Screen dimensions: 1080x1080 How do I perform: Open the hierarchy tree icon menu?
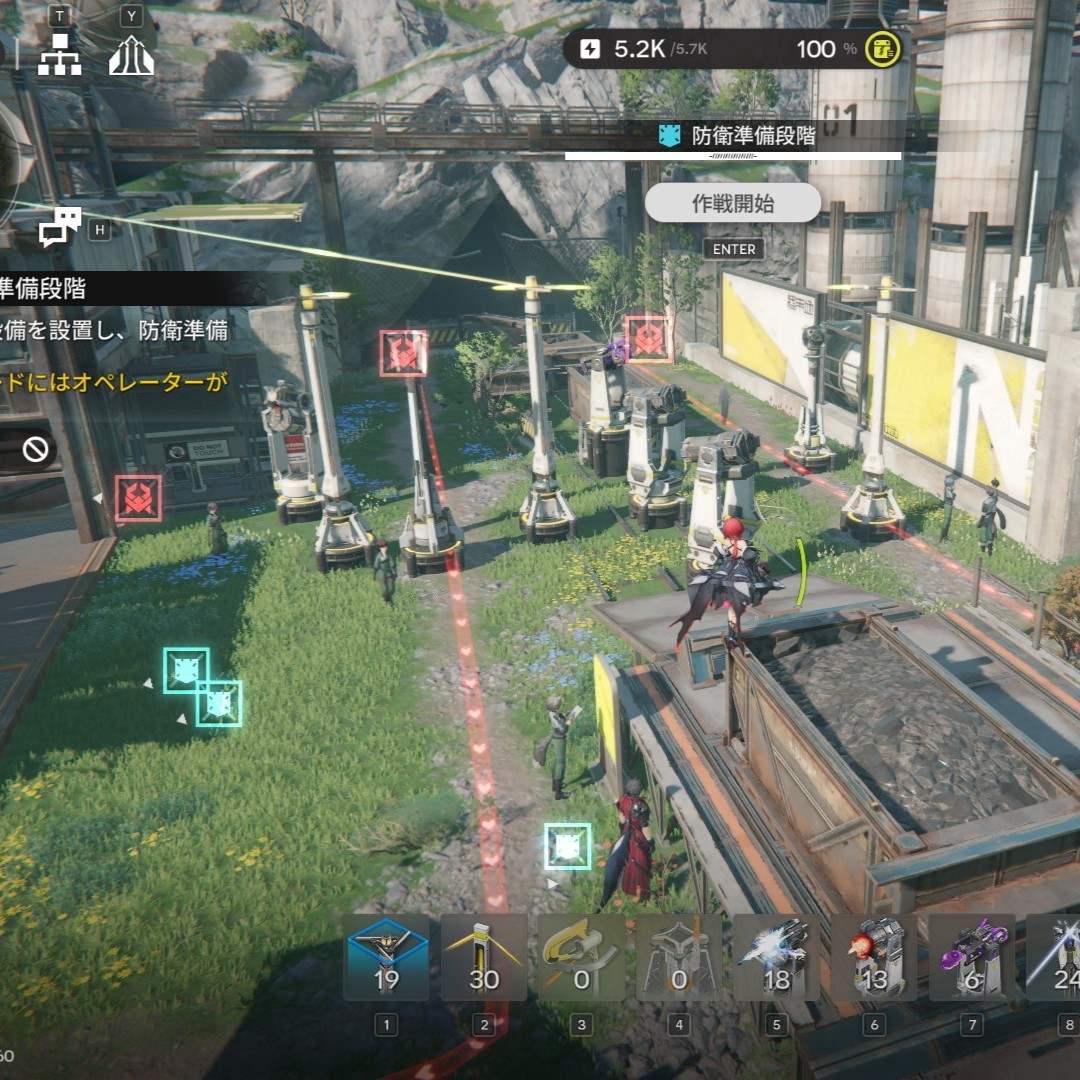59,57
